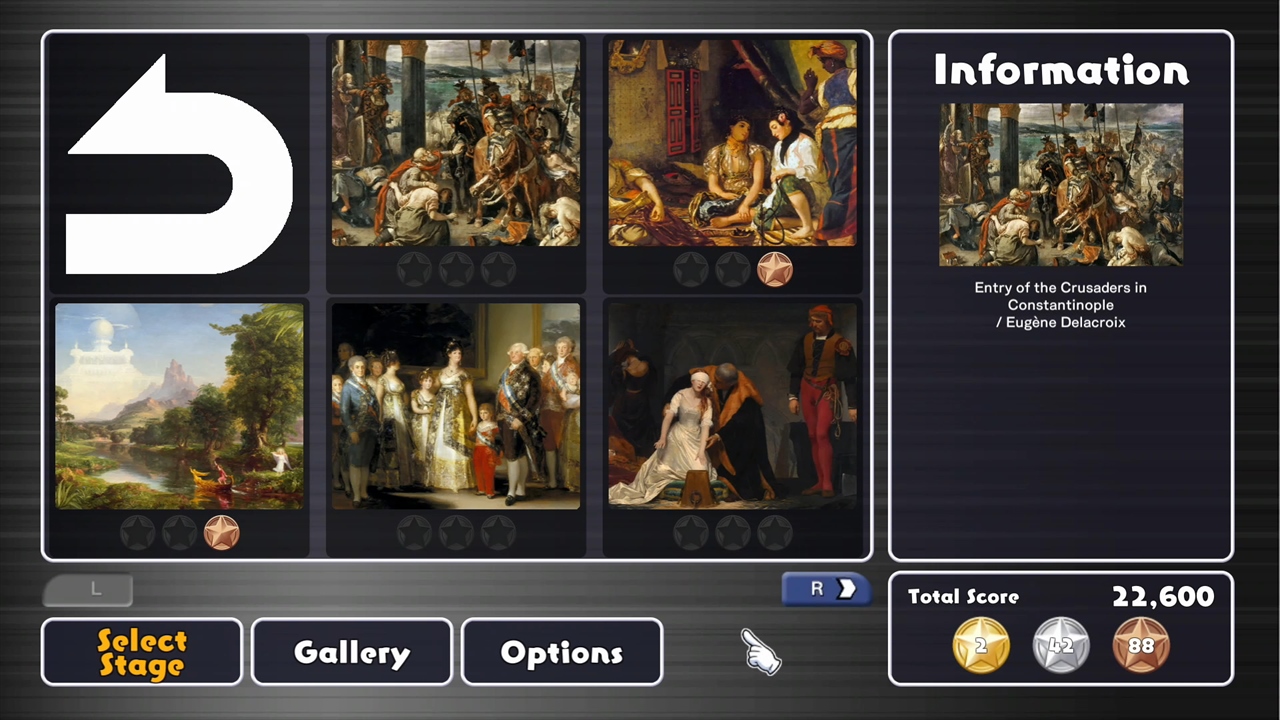Viewport: 1280px width, 720px height.
Task: Select the bronze medal counter icon
Action: click(x=1141, y=645)
